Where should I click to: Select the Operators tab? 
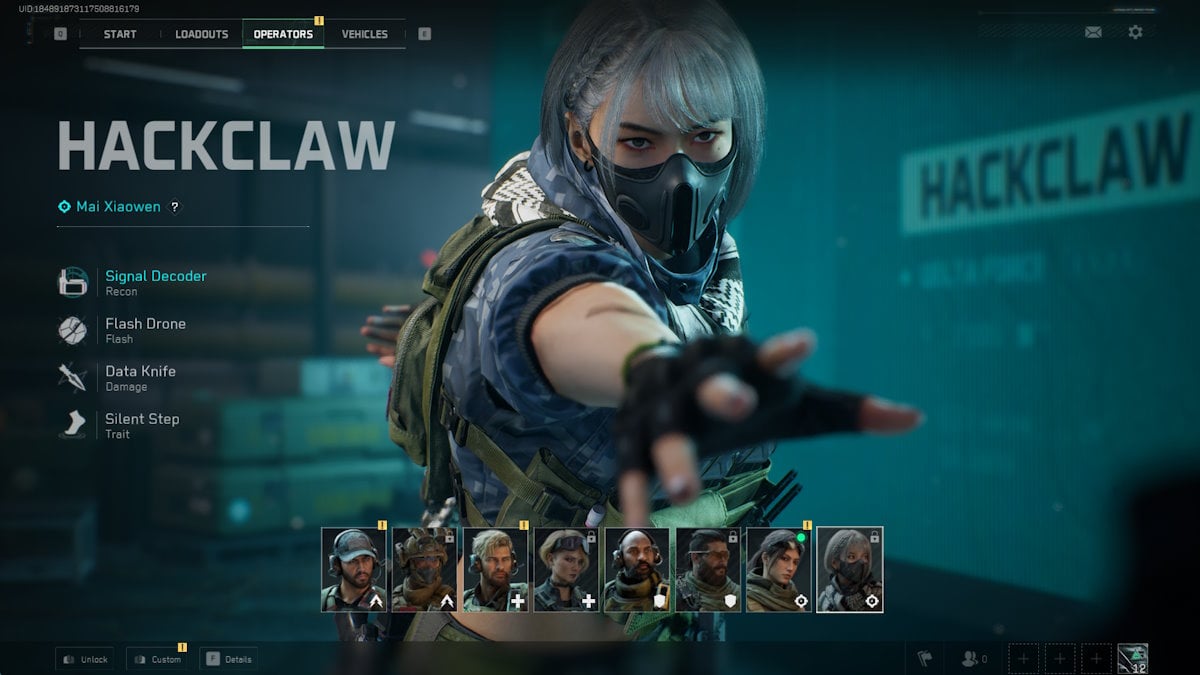coord(283,34)
